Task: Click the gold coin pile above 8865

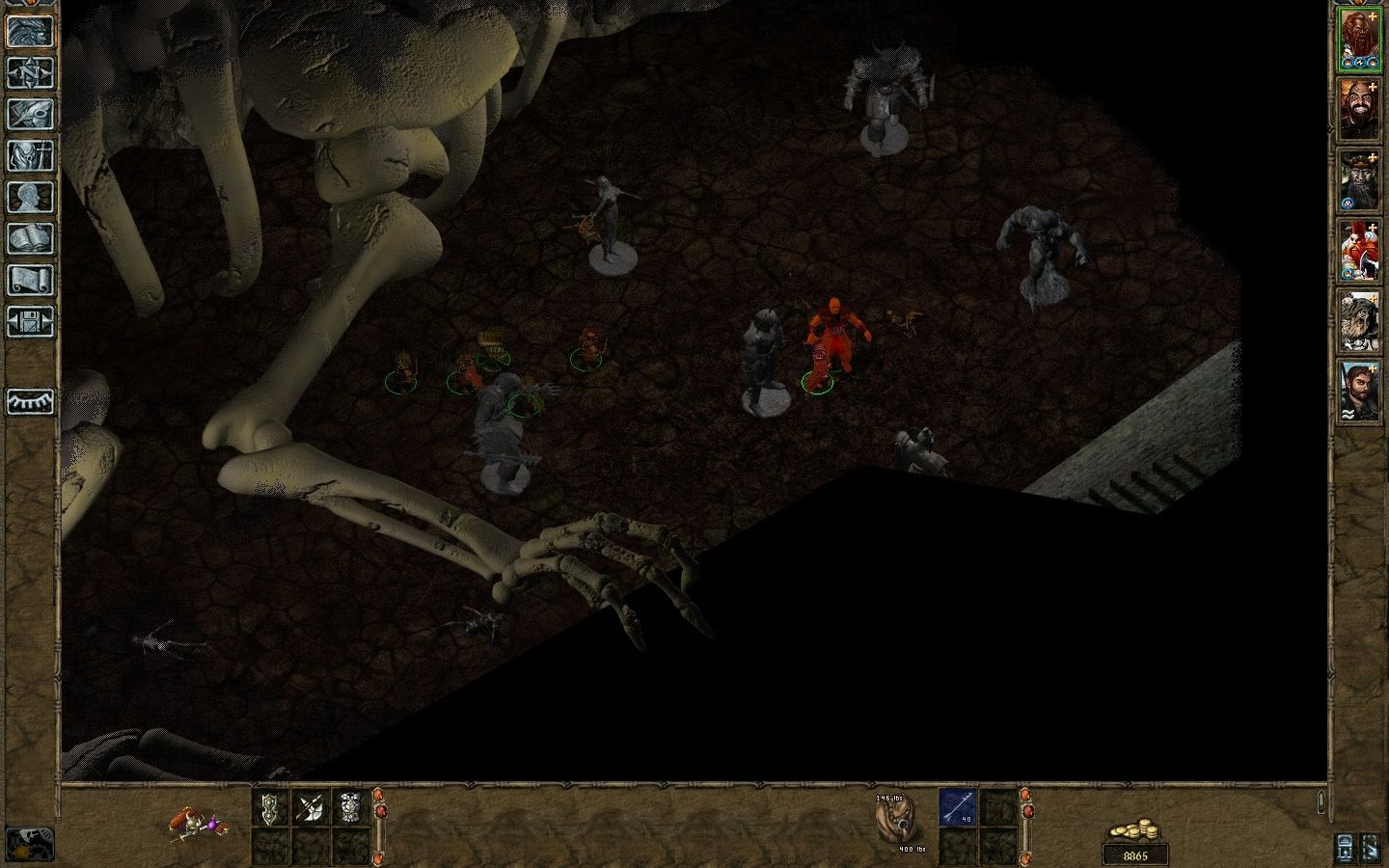Action: pos(1134,831)
